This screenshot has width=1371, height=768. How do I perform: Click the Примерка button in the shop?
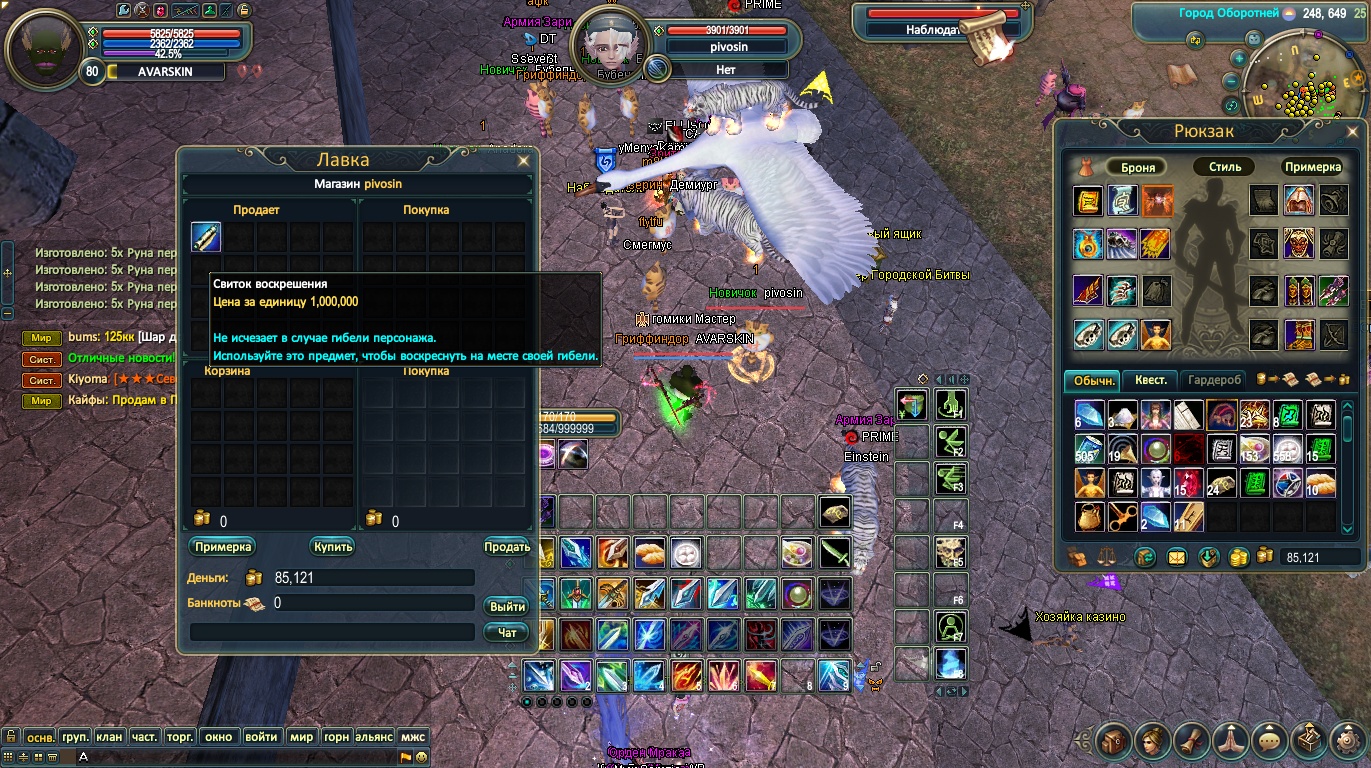pyautogui.click(x=222, y=547)
